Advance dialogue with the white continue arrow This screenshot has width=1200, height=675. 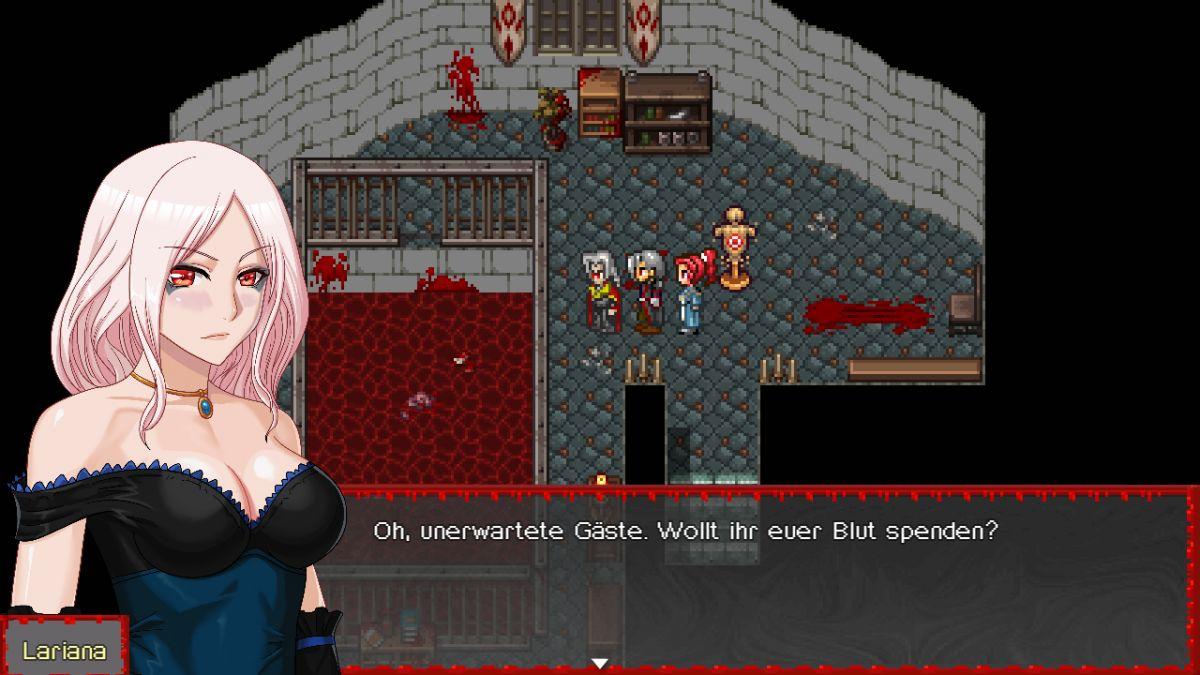pyautogui.click(x=599, y=662)
